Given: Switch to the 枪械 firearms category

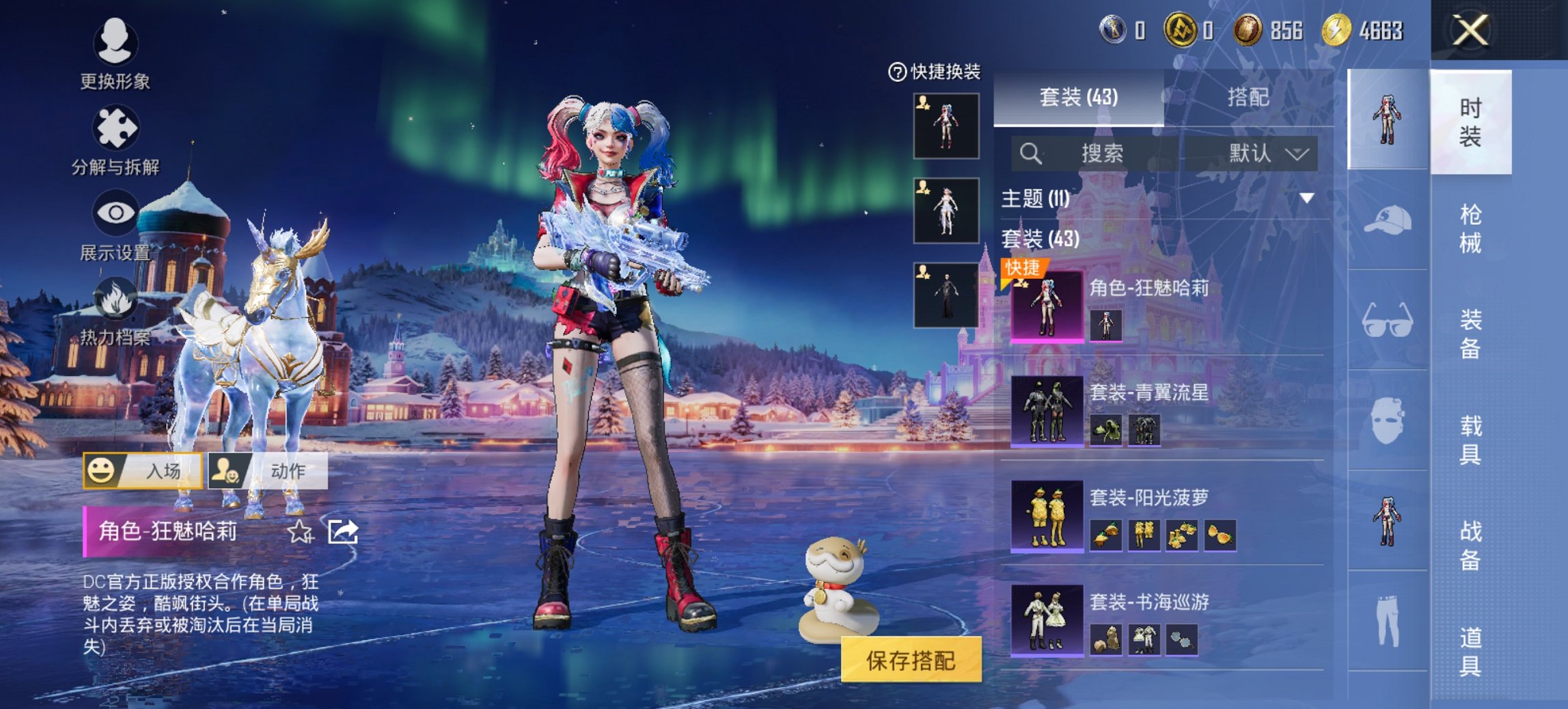Looking at the screenshot, I should click(1470, 228).
